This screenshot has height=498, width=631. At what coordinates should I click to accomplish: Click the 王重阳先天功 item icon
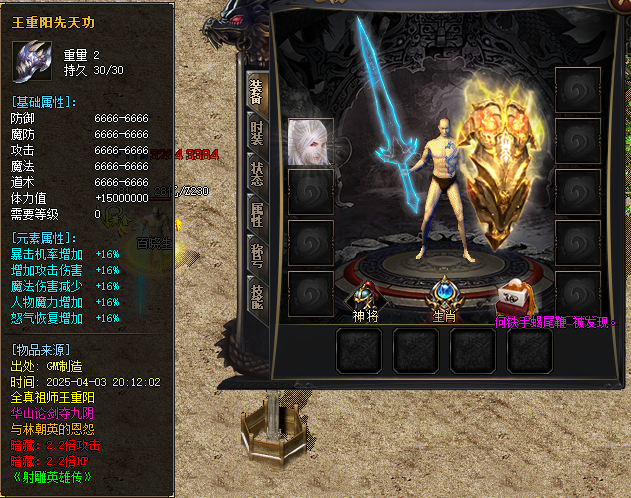point(36,60)
